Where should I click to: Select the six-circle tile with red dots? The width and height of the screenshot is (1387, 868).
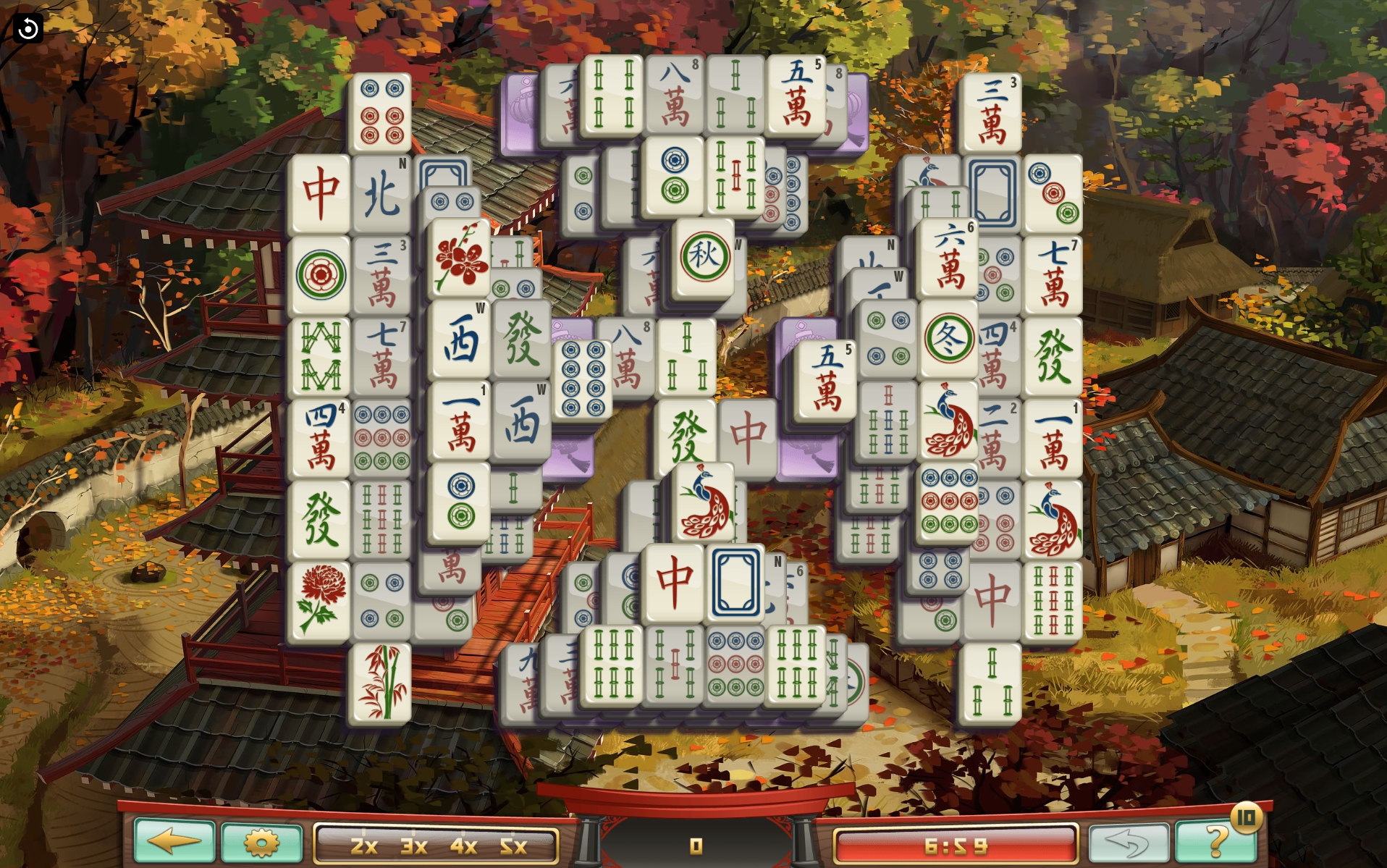click(381, 112)
